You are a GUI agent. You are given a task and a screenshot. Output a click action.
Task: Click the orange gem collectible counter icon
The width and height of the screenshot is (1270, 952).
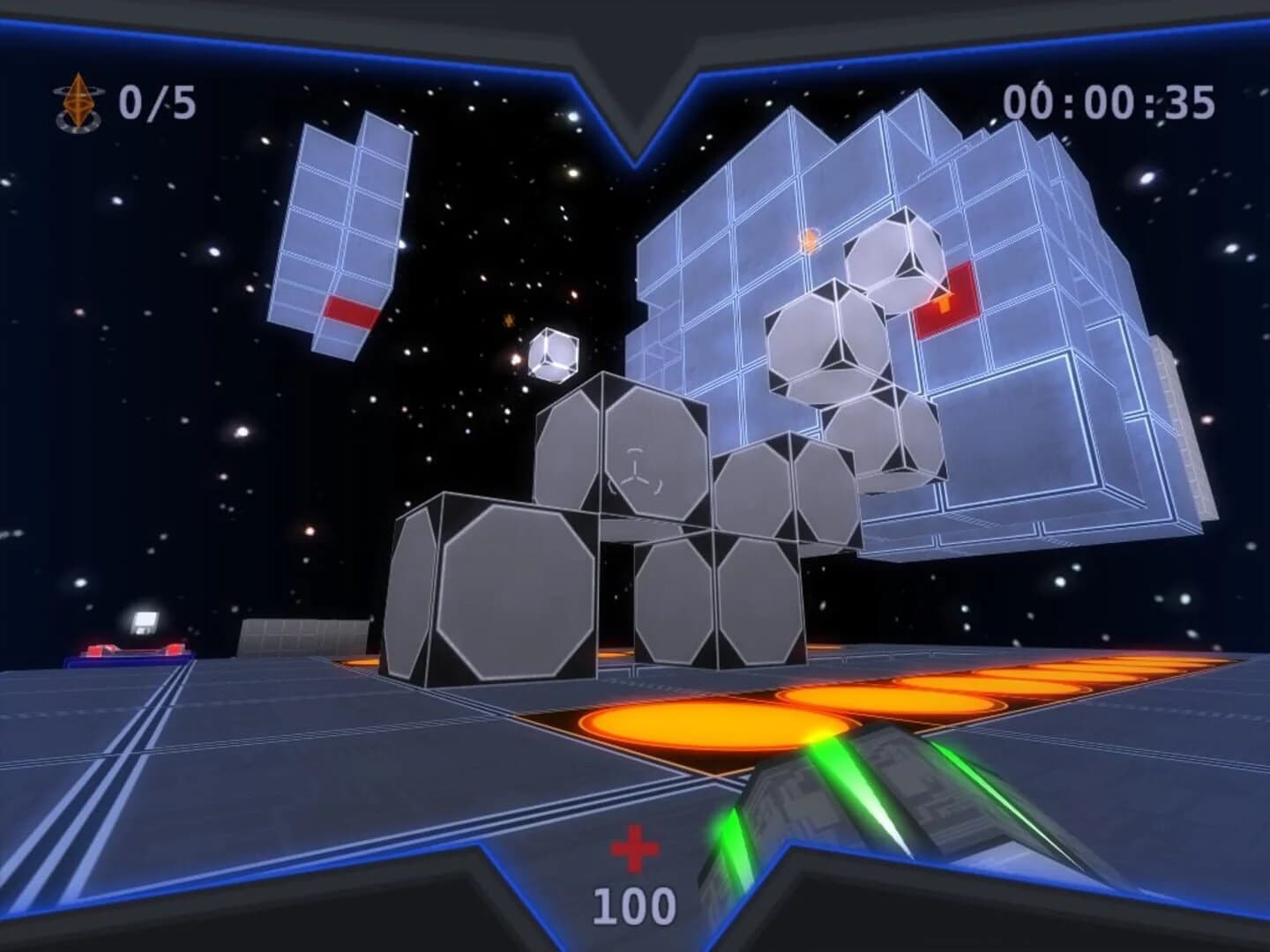pos(78,100)
